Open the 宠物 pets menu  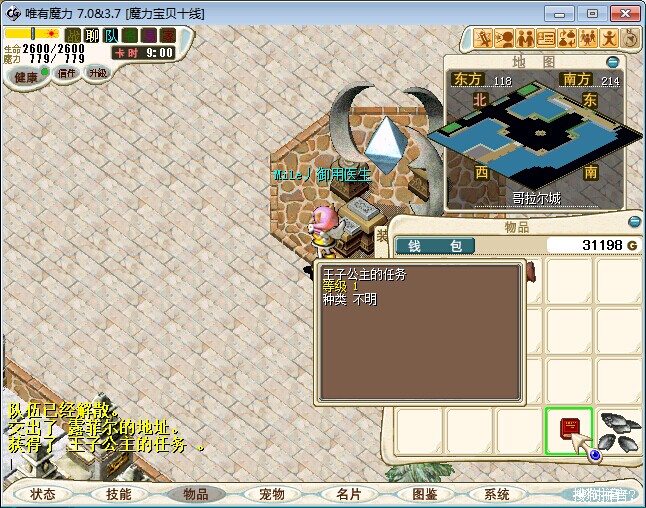pyautogui.click(x=271, y=494)
